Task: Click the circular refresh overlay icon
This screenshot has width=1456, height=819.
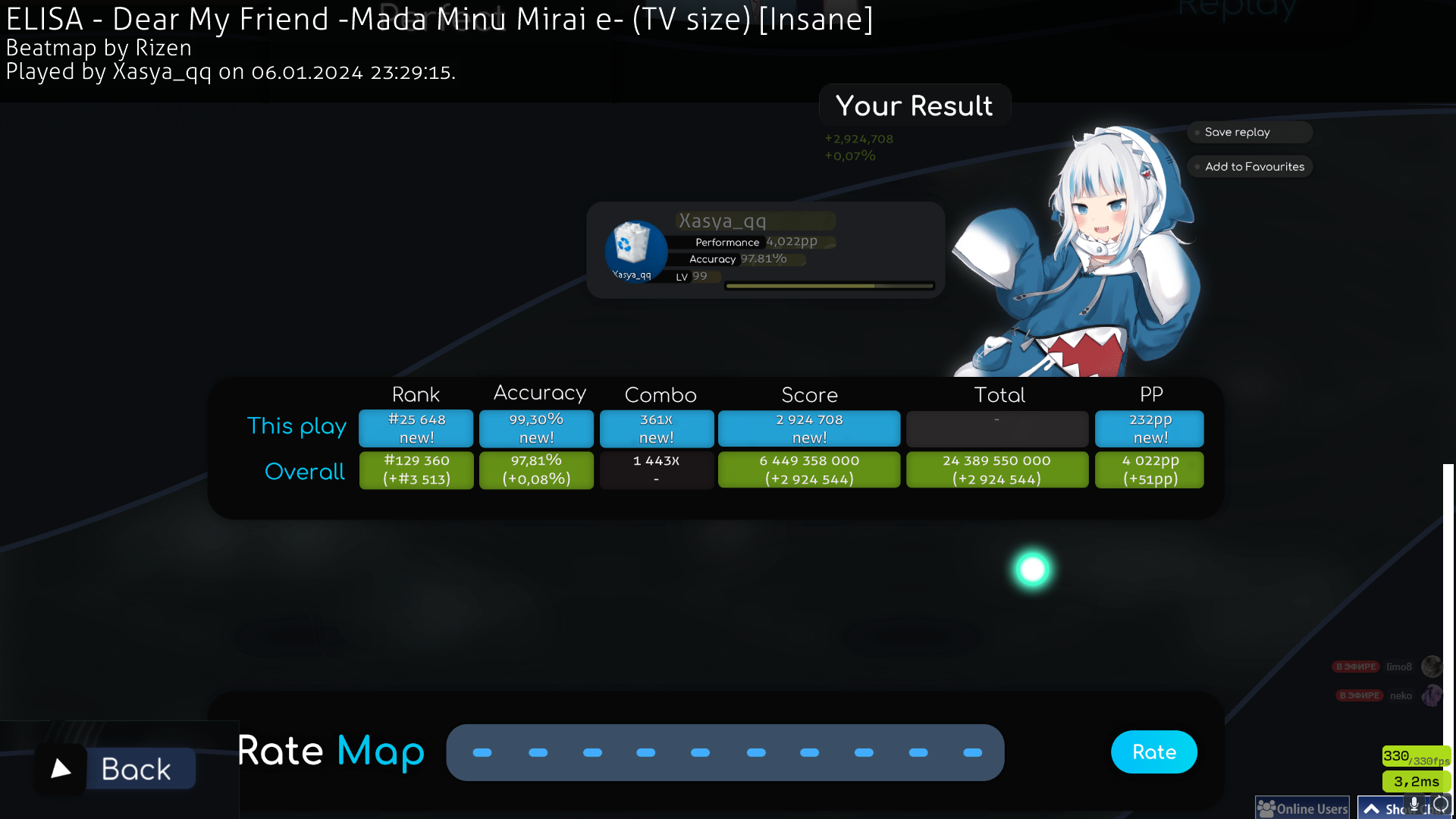Action: (x=1440, y=804)
